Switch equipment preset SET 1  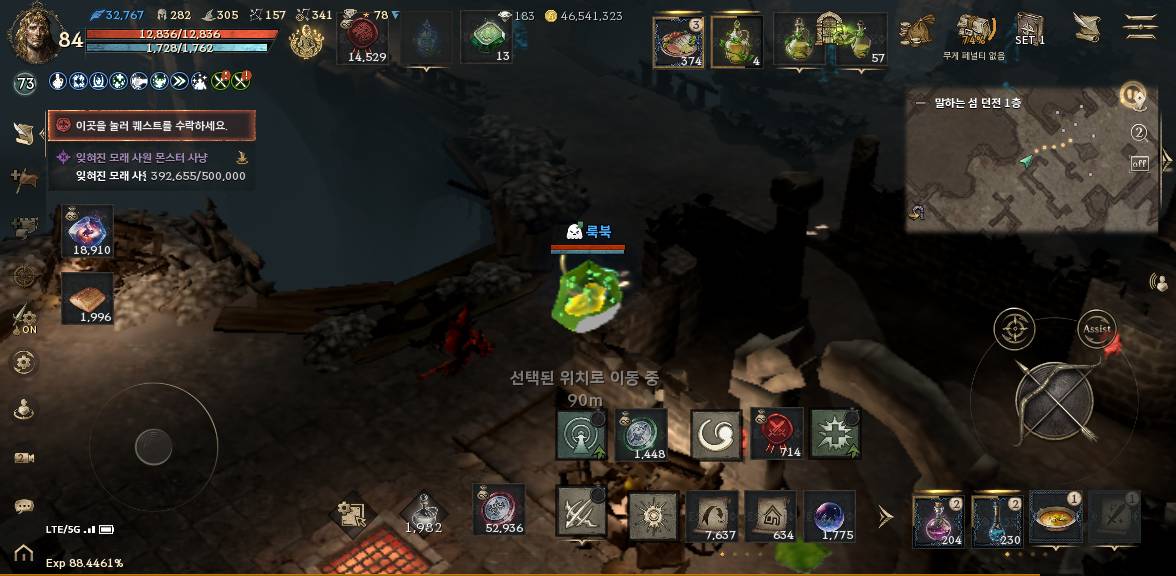[1029, 29]
